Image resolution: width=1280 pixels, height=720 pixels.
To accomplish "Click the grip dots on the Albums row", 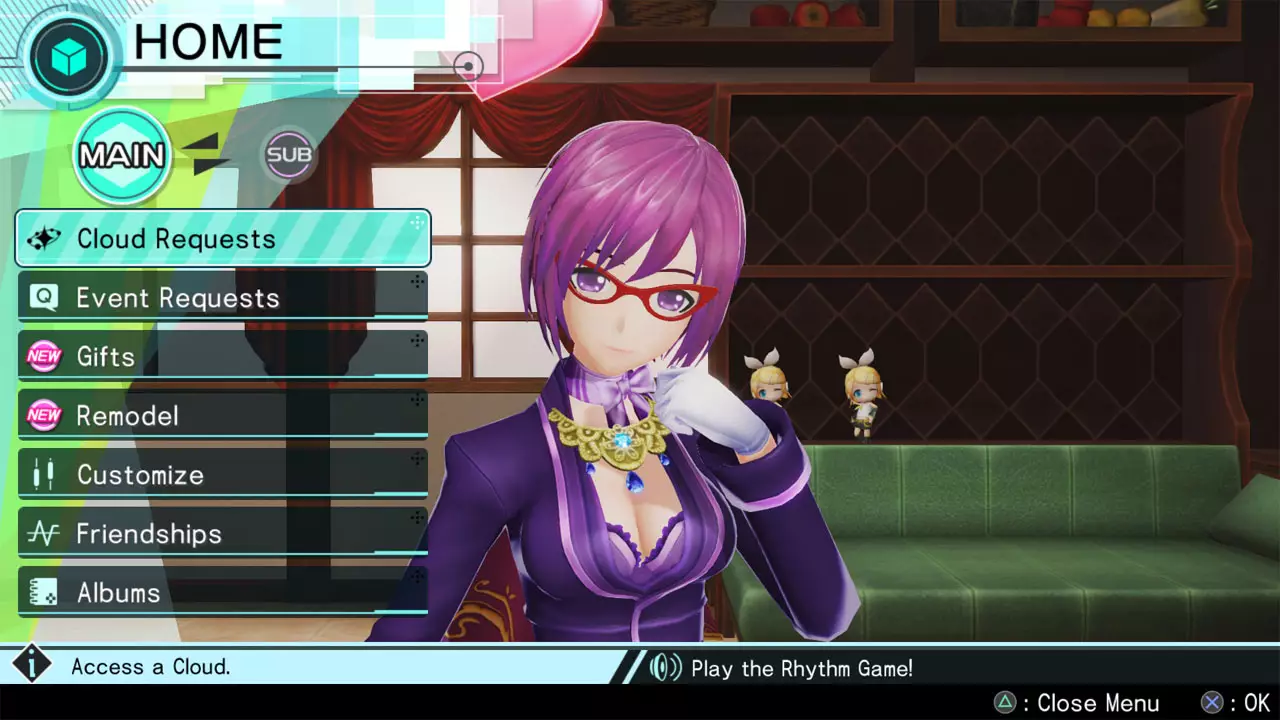I will (x=418, y=576).
